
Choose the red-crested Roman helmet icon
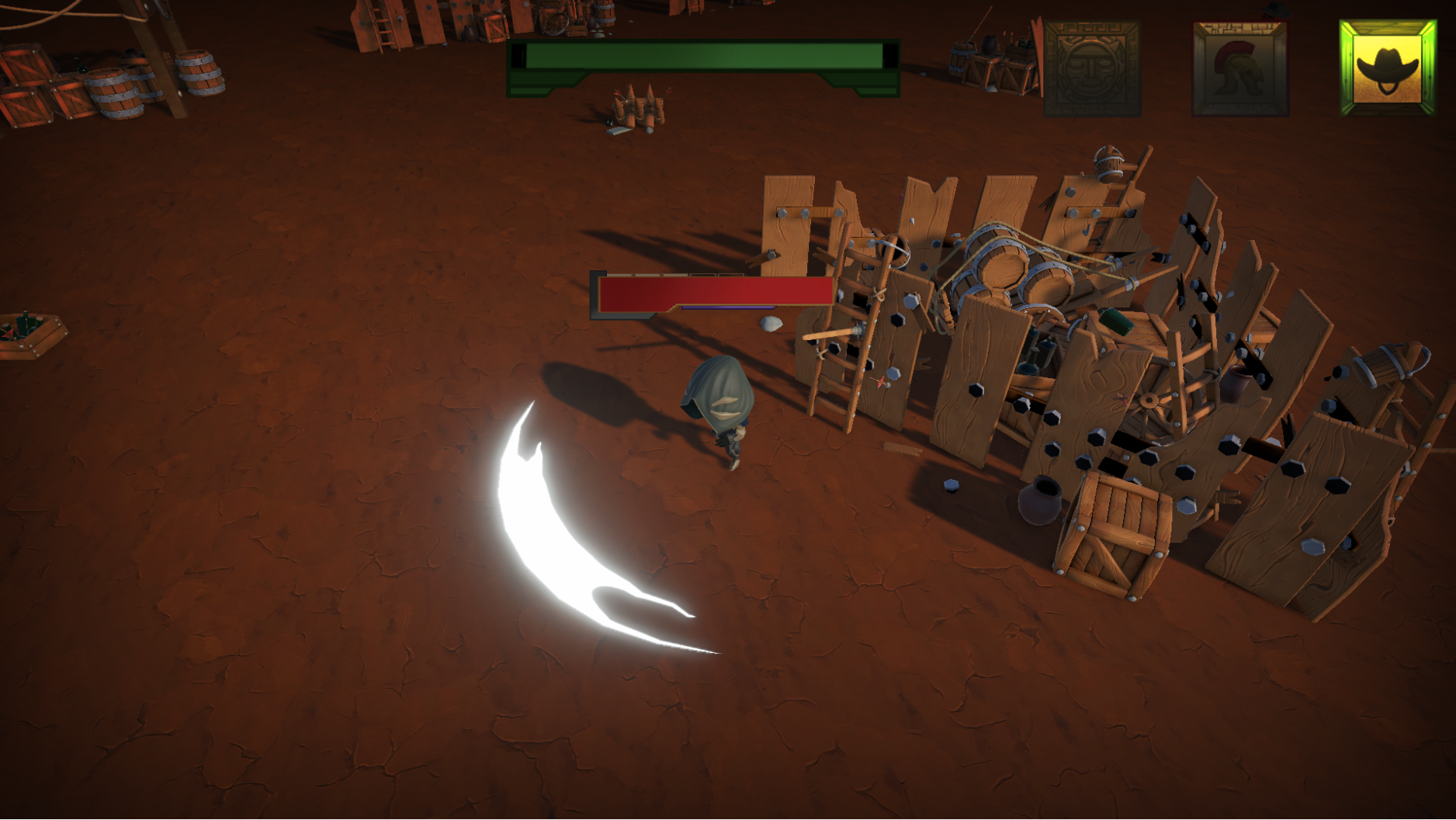tap(1239, 69)
